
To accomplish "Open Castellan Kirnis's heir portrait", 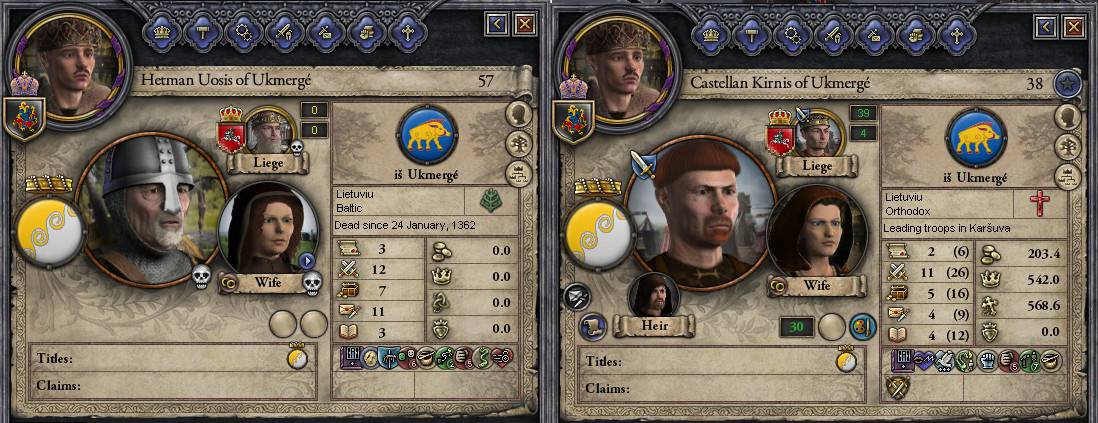I will point(655,295).
